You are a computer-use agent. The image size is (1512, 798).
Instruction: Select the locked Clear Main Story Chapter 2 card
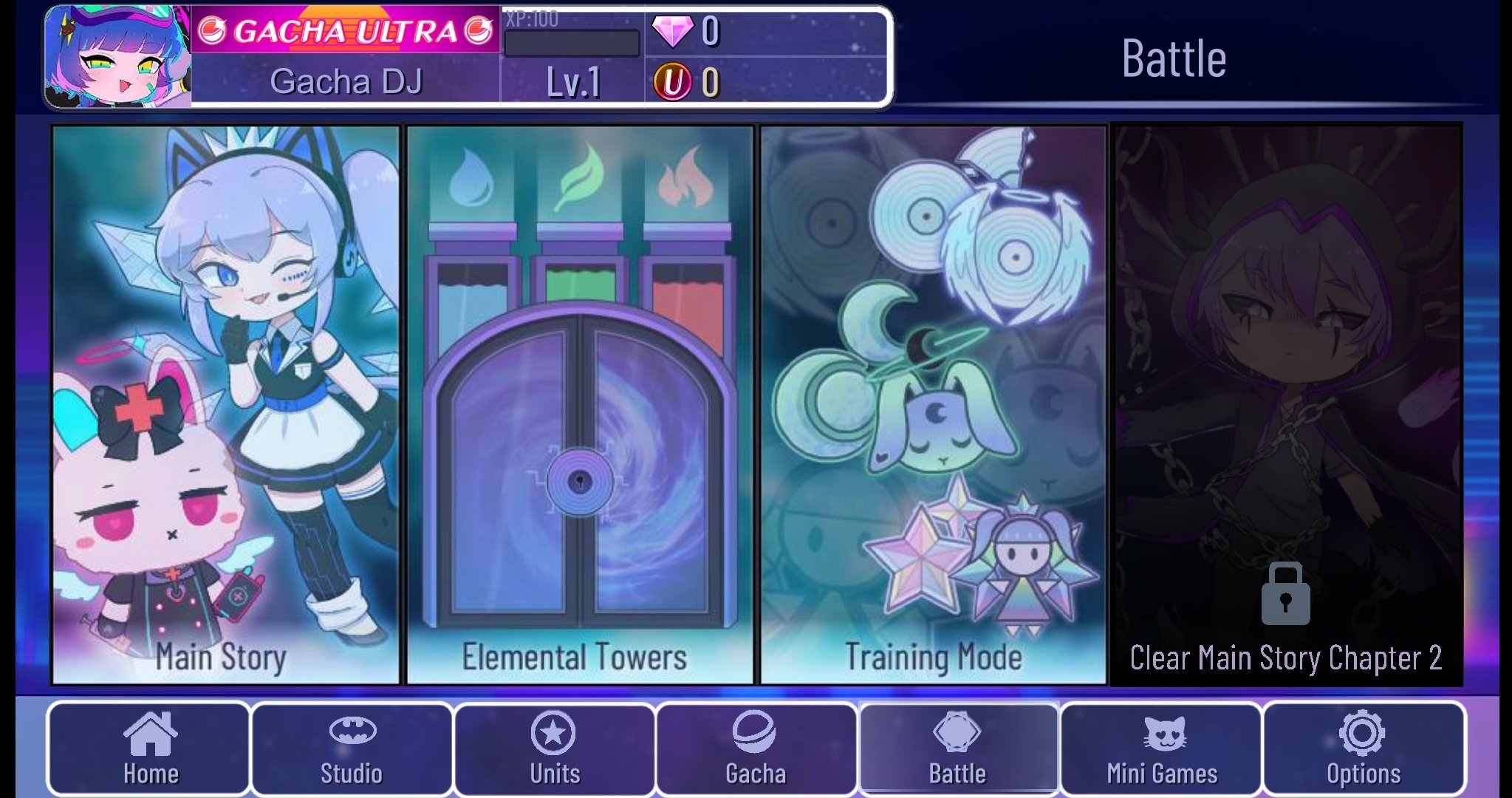click(x=1285, y=406)
